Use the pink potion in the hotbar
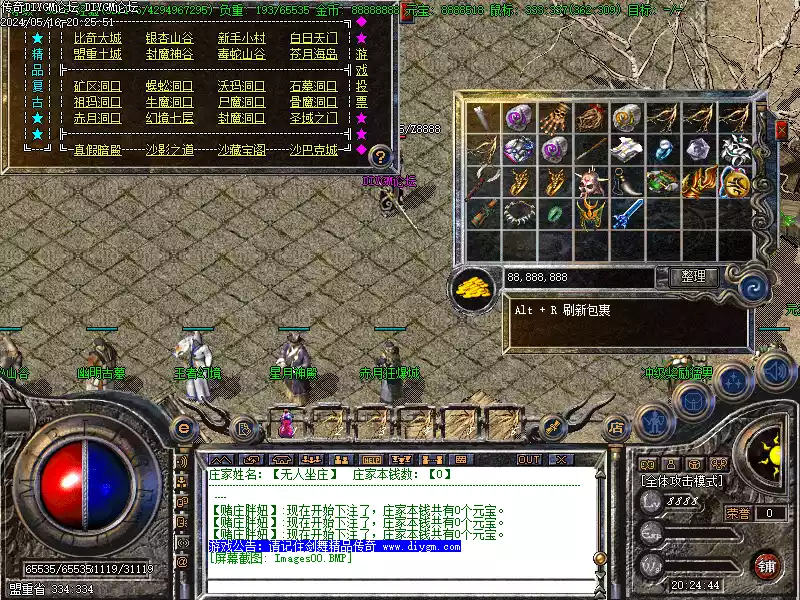 tap(286, 425)
